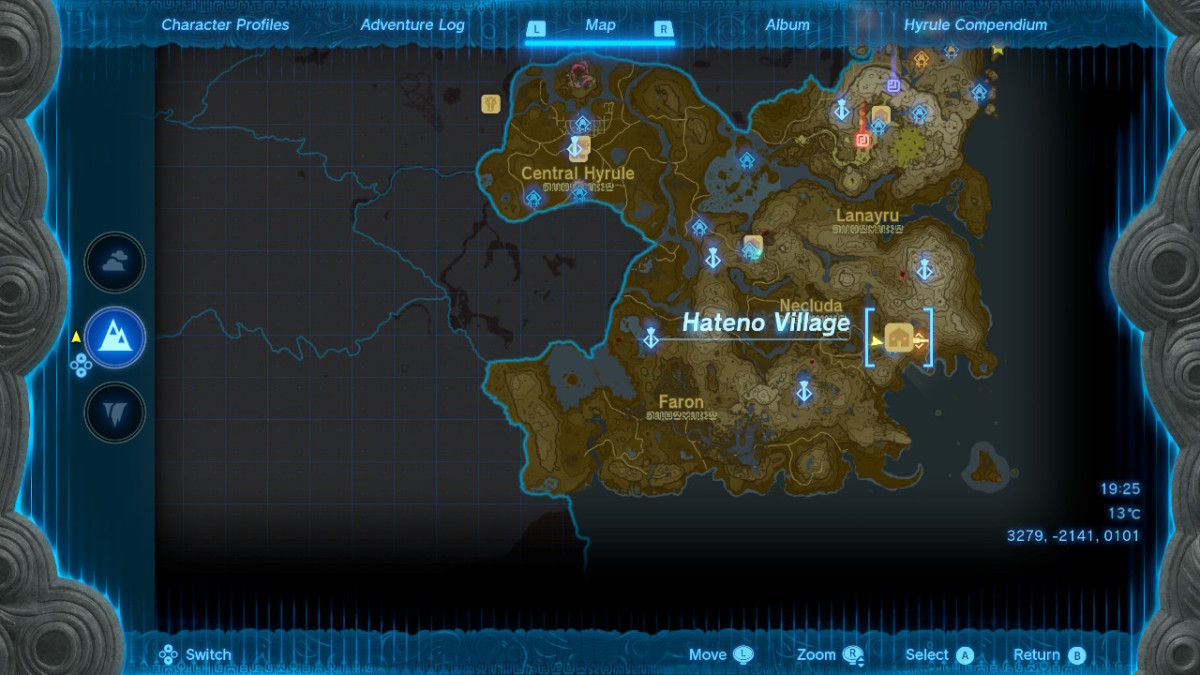Image resolution: width=1200 pixels, height=675 pixels.
Task: Click the red pin marker on the map
Action: click(862, 139)
